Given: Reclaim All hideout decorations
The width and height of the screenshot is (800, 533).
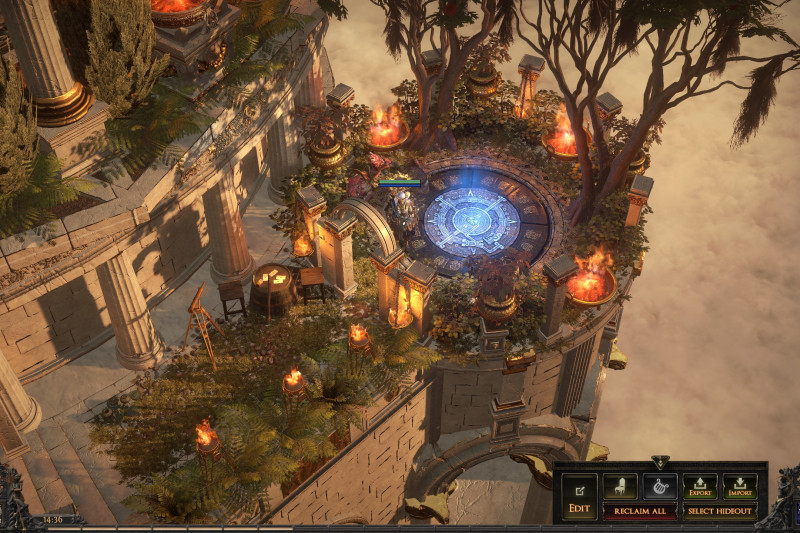Looking at the screenshot, I should tap(640, 511).
